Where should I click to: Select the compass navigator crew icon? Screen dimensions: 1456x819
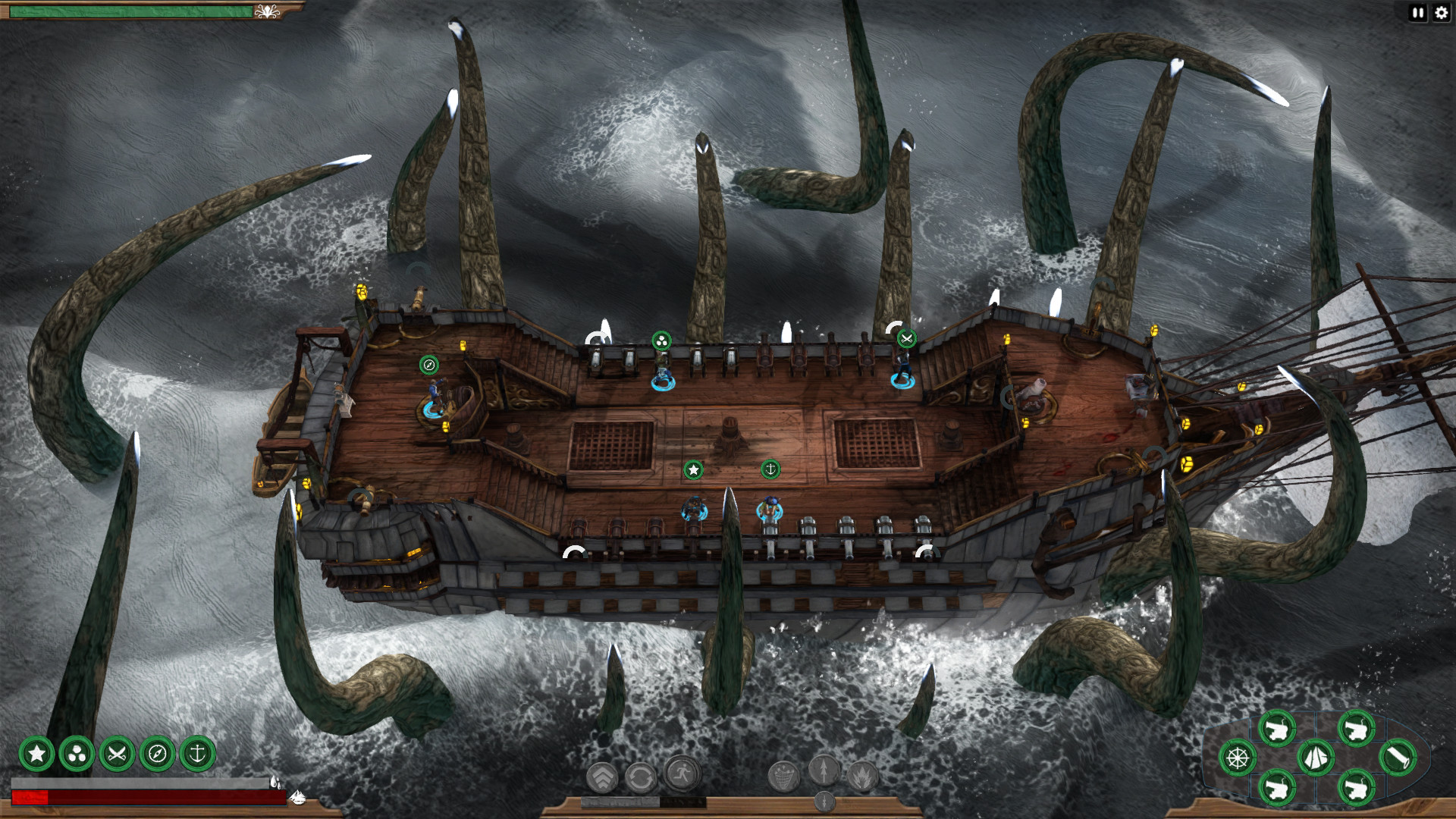point(157,754)
